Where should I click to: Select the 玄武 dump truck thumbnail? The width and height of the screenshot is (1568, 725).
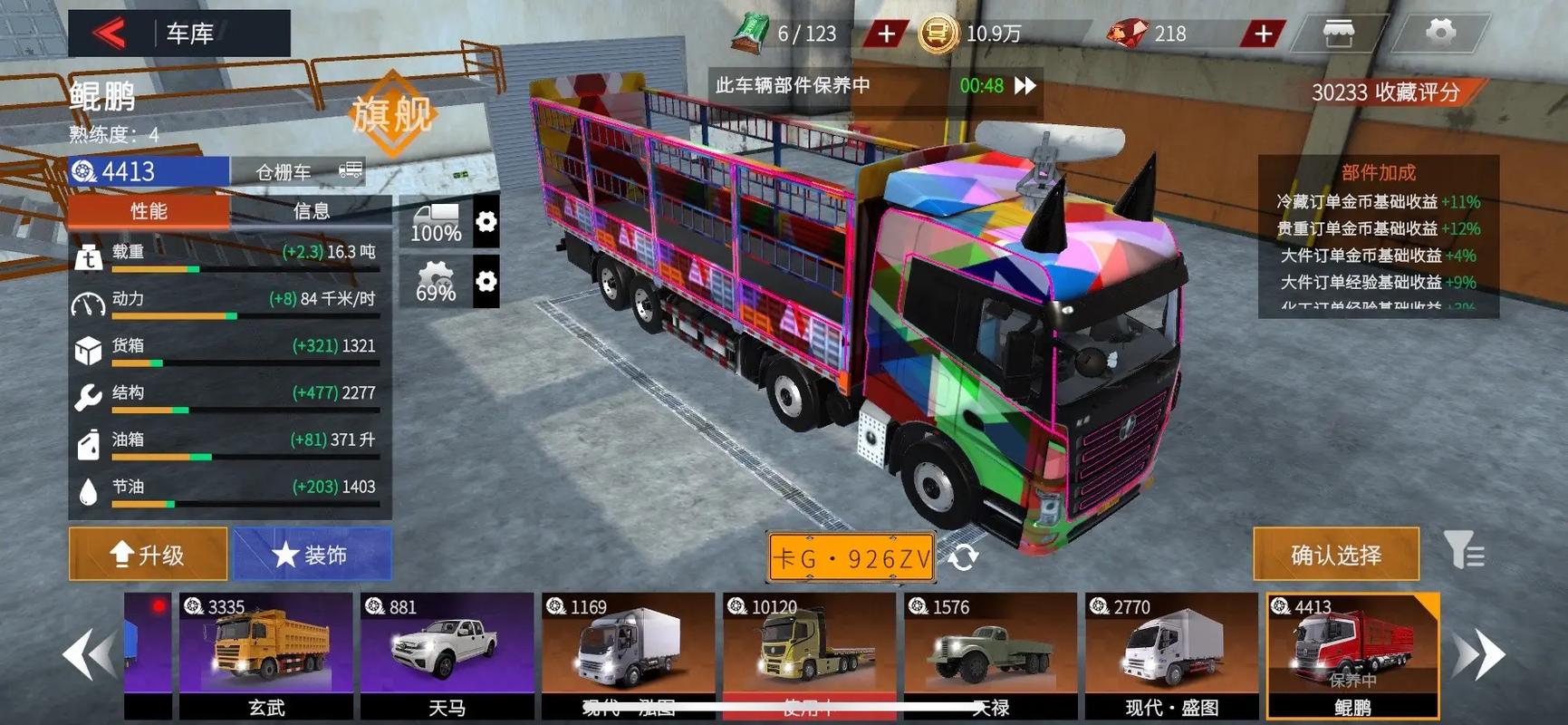266,654
